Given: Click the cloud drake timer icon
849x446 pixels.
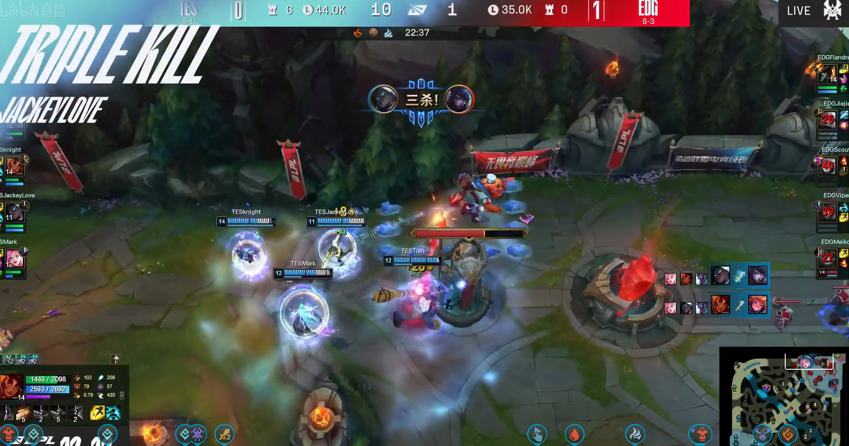Looking at the screenshot, I should [635, 434].
